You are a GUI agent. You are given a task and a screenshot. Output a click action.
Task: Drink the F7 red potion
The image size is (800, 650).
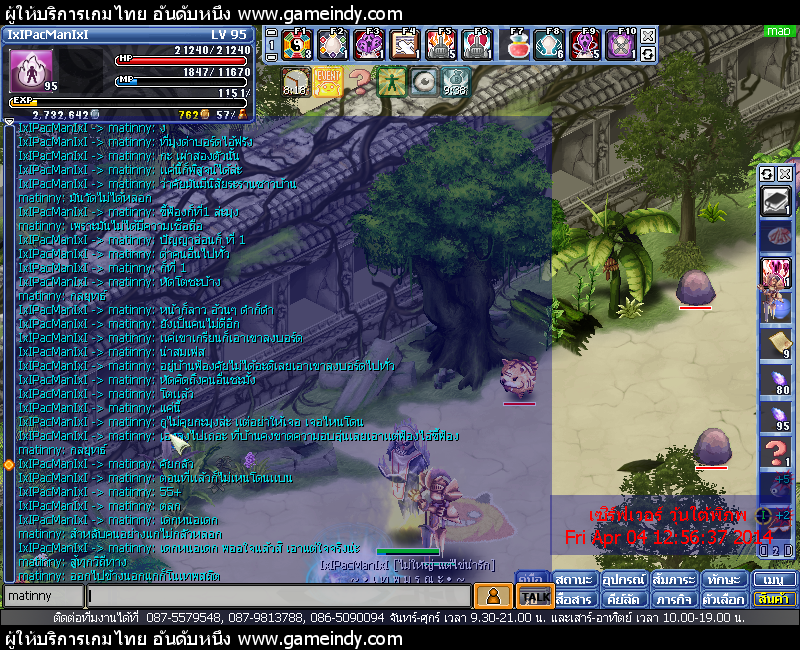click(x=517, y=45)
